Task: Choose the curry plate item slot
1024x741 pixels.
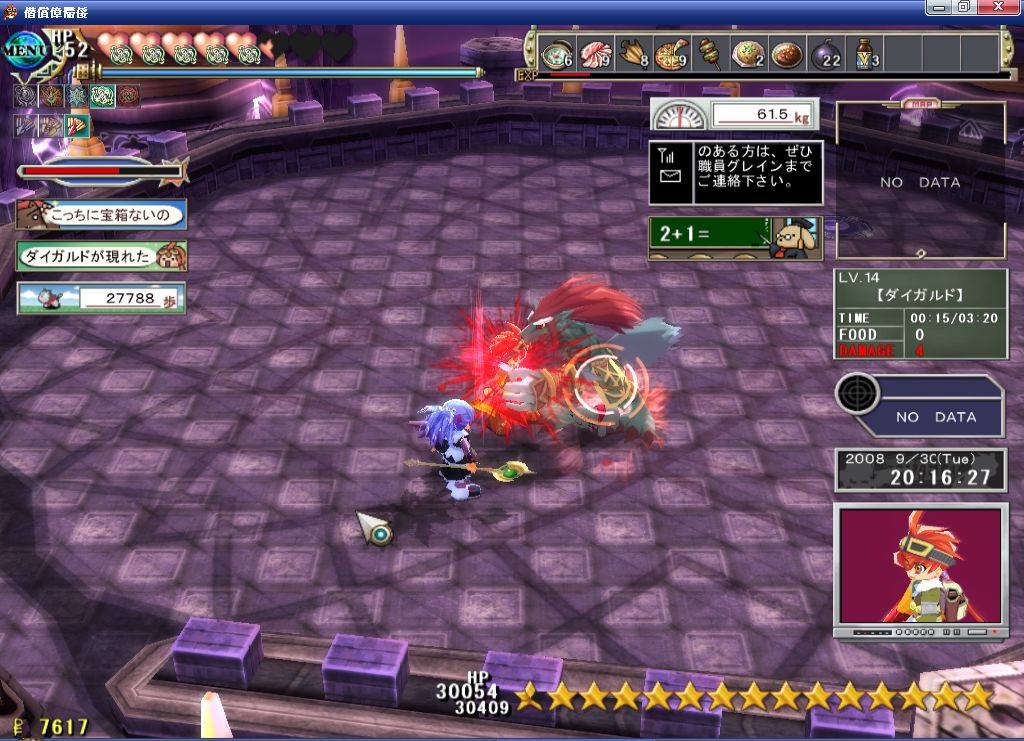Action: (x=785, y=53)
